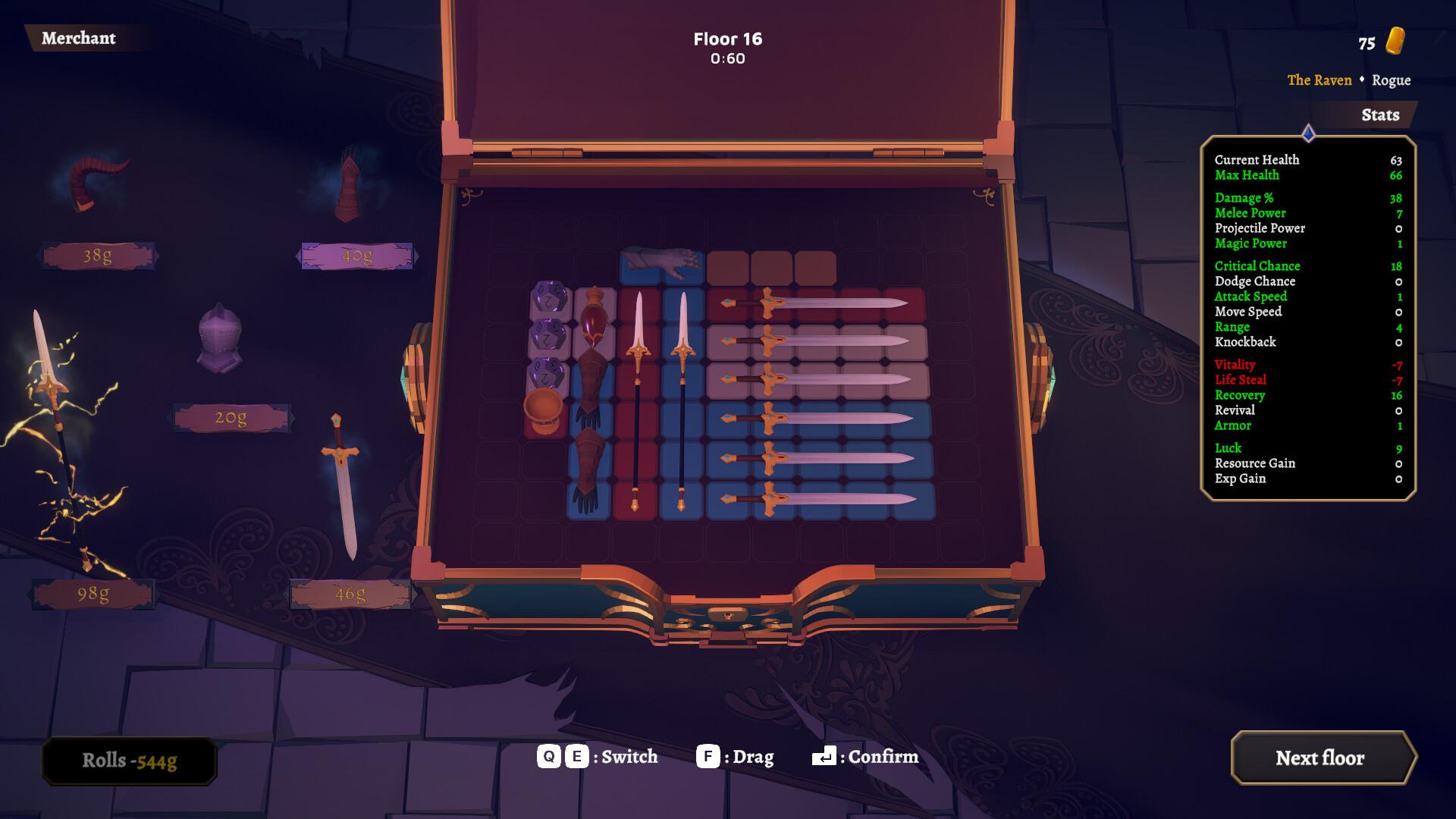Open the Merchant panel header
Image resolution: width=1456 pixels, height=819 pixels.
point(80,39)
